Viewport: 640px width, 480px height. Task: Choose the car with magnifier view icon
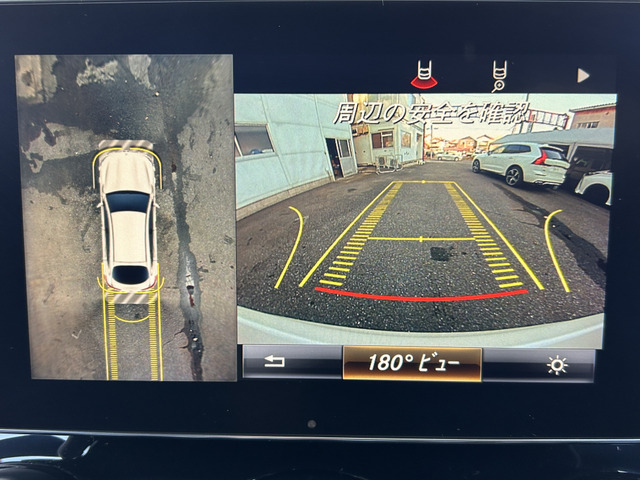pyautogui.click(x=499, y=75)
